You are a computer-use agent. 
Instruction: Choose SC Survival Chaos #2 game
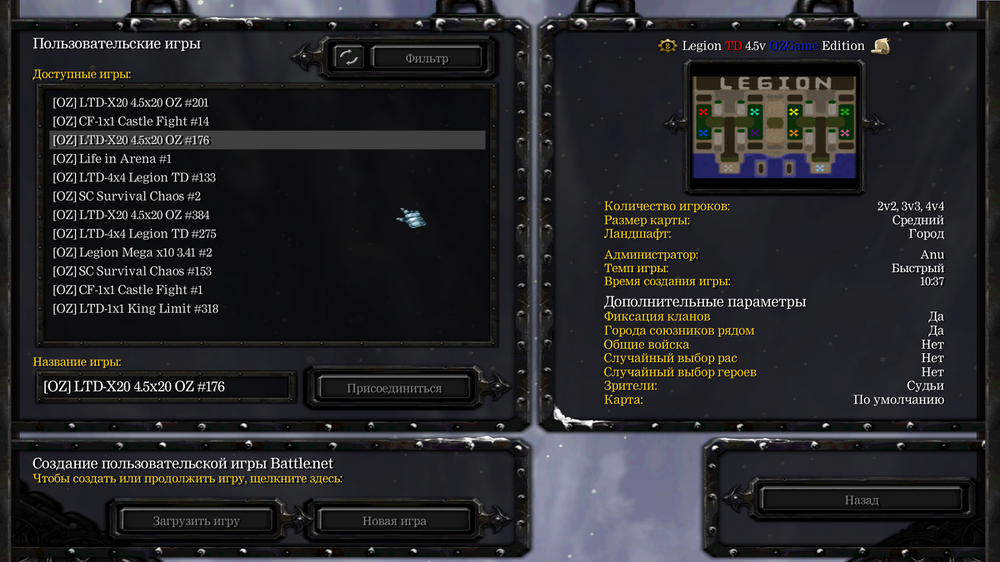pos(127,196)
